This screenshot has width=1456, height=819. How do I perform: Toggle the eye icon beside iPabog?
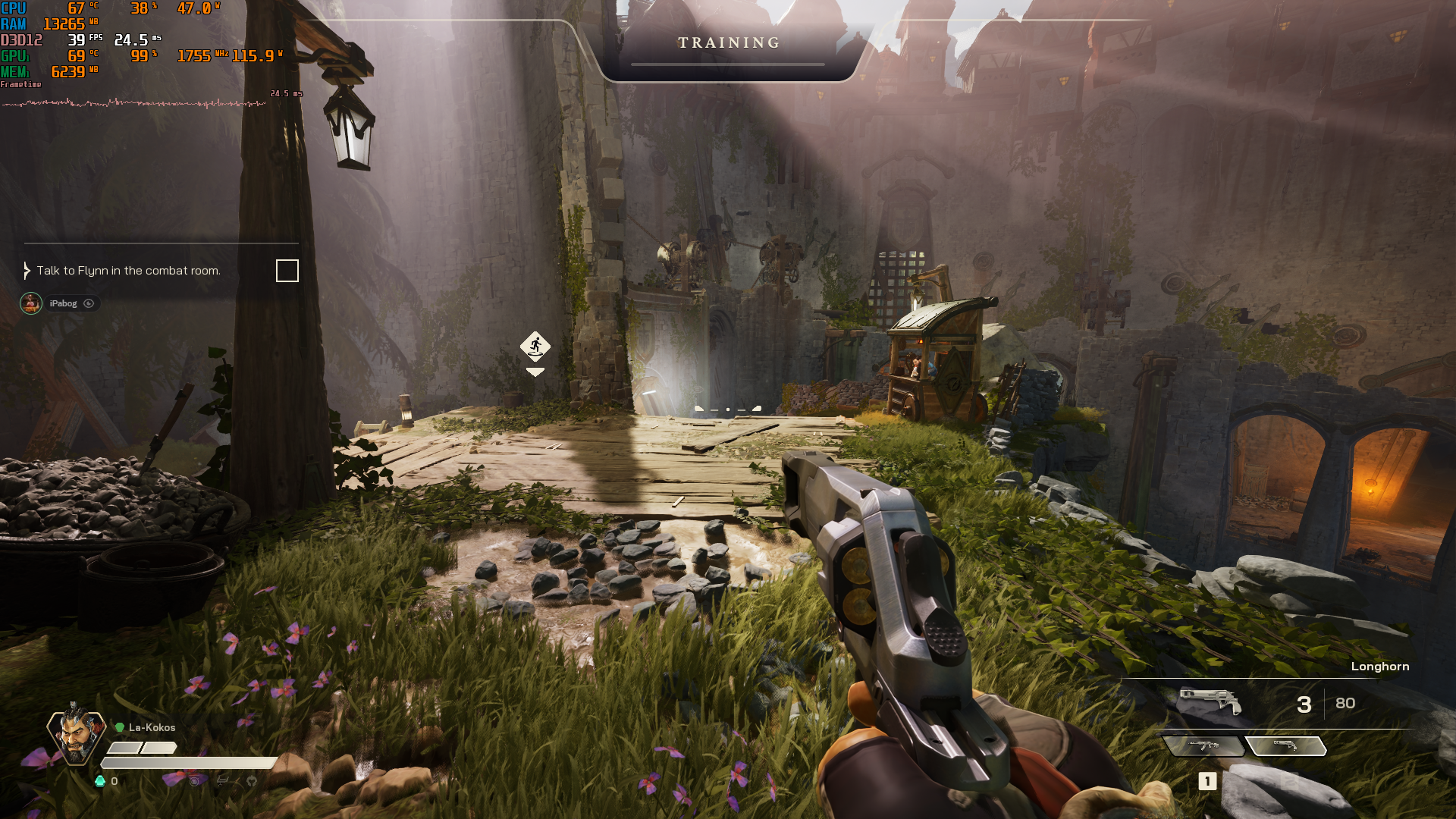coord(89,303)
